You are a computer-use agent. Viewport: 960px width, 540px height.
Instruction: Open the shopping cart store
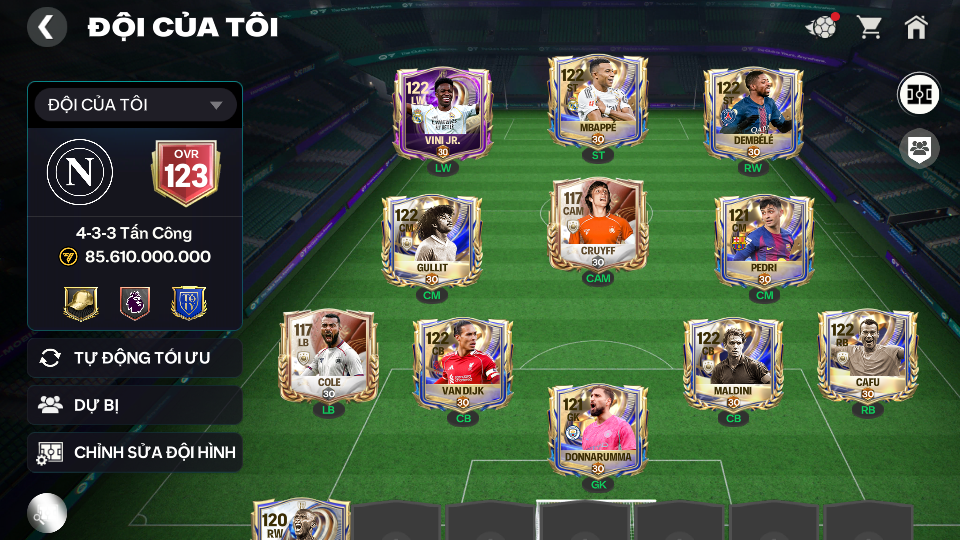869,27
